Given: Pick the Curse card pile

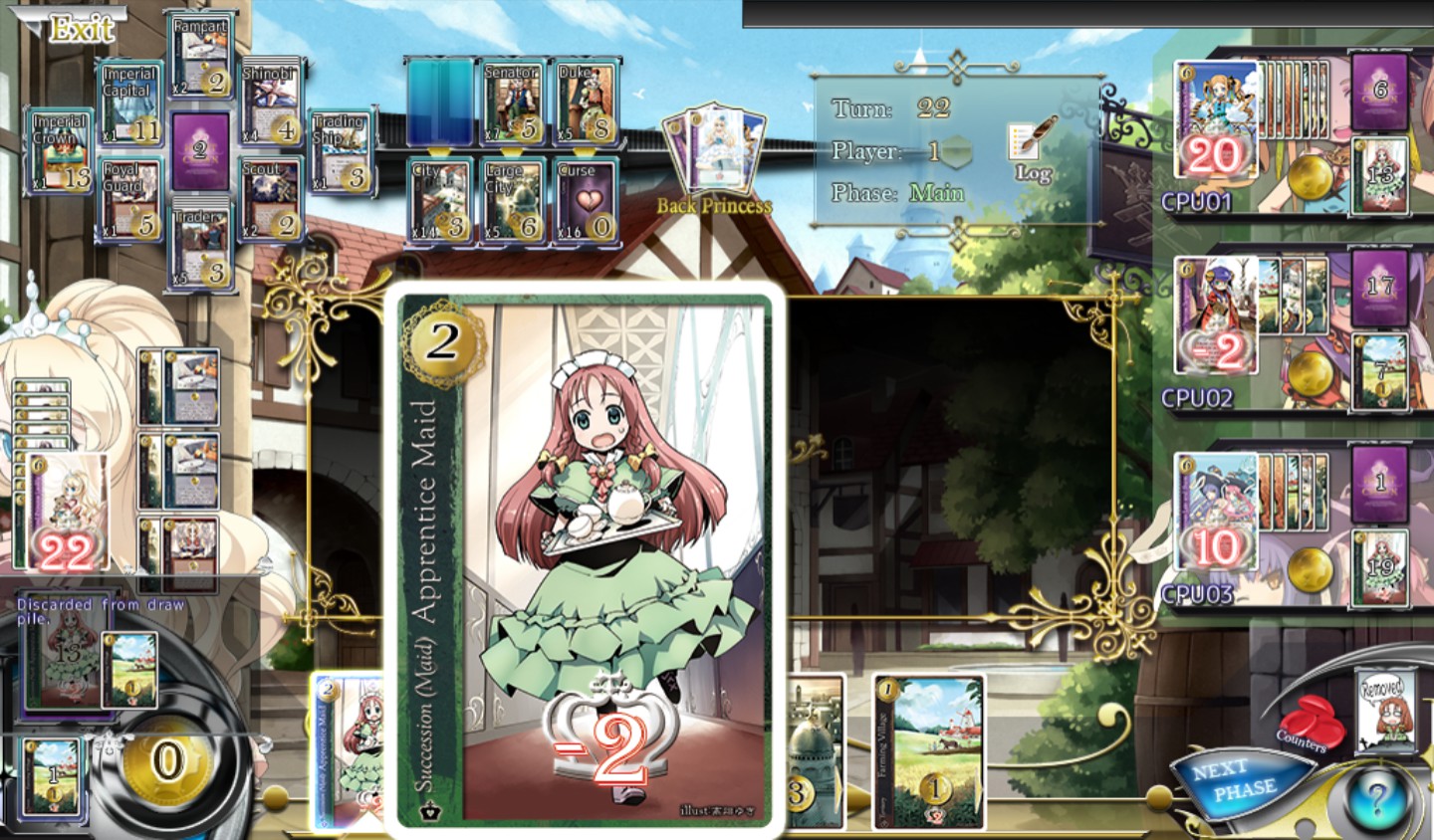Looking at the screenshot, I should 584,201.
